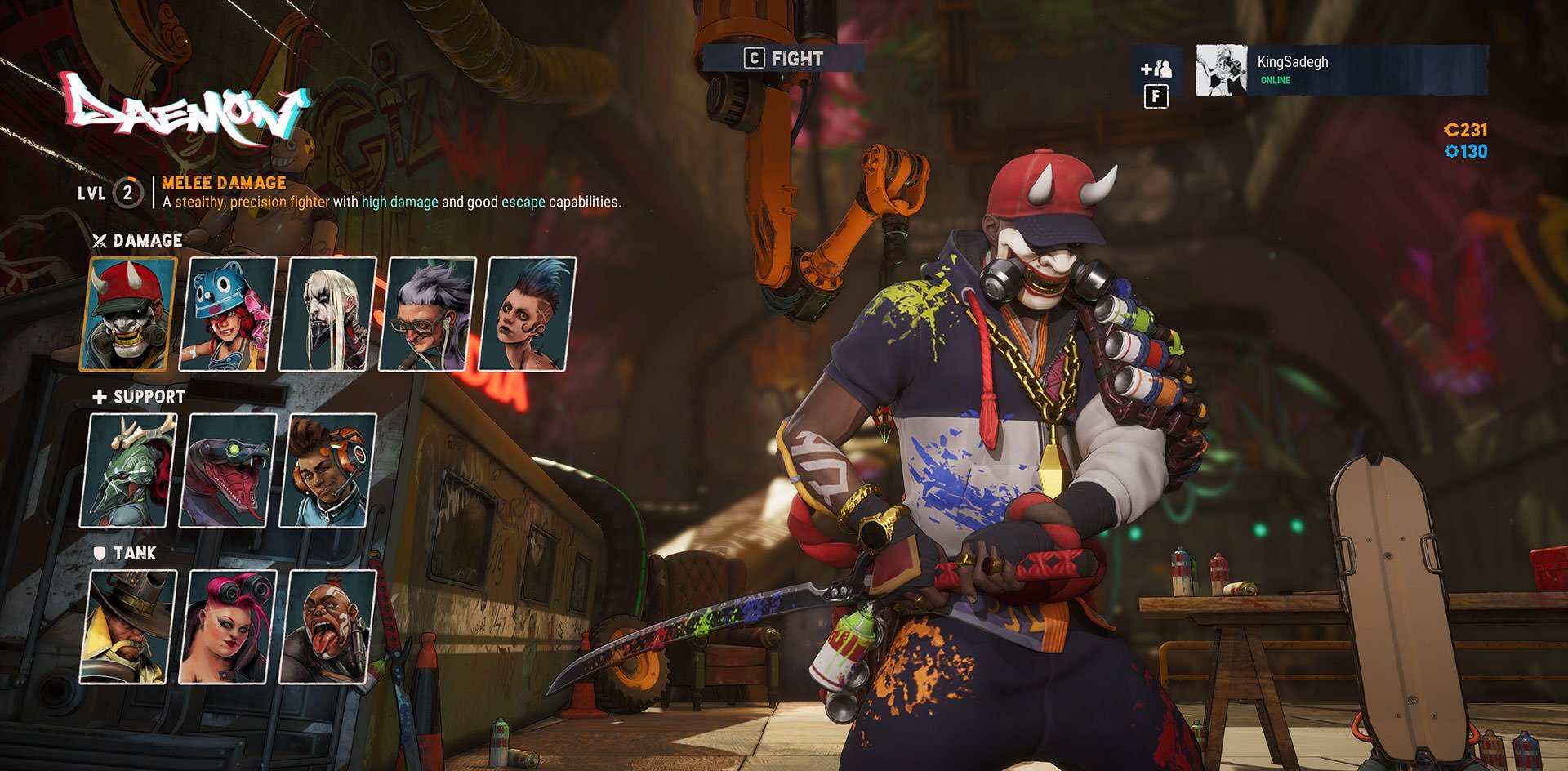
Task: Choose the blue mohawk character portrait
Action: coord(527,314)
